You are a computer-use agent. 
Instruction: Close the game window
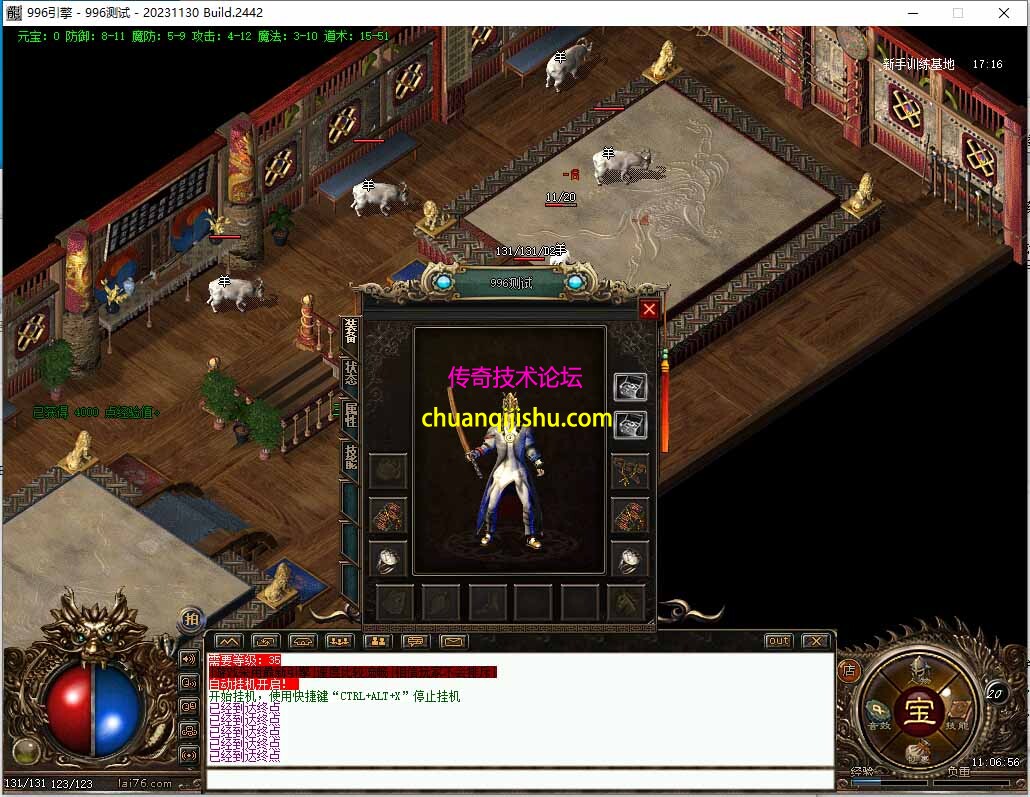[x=1003, y=13]
